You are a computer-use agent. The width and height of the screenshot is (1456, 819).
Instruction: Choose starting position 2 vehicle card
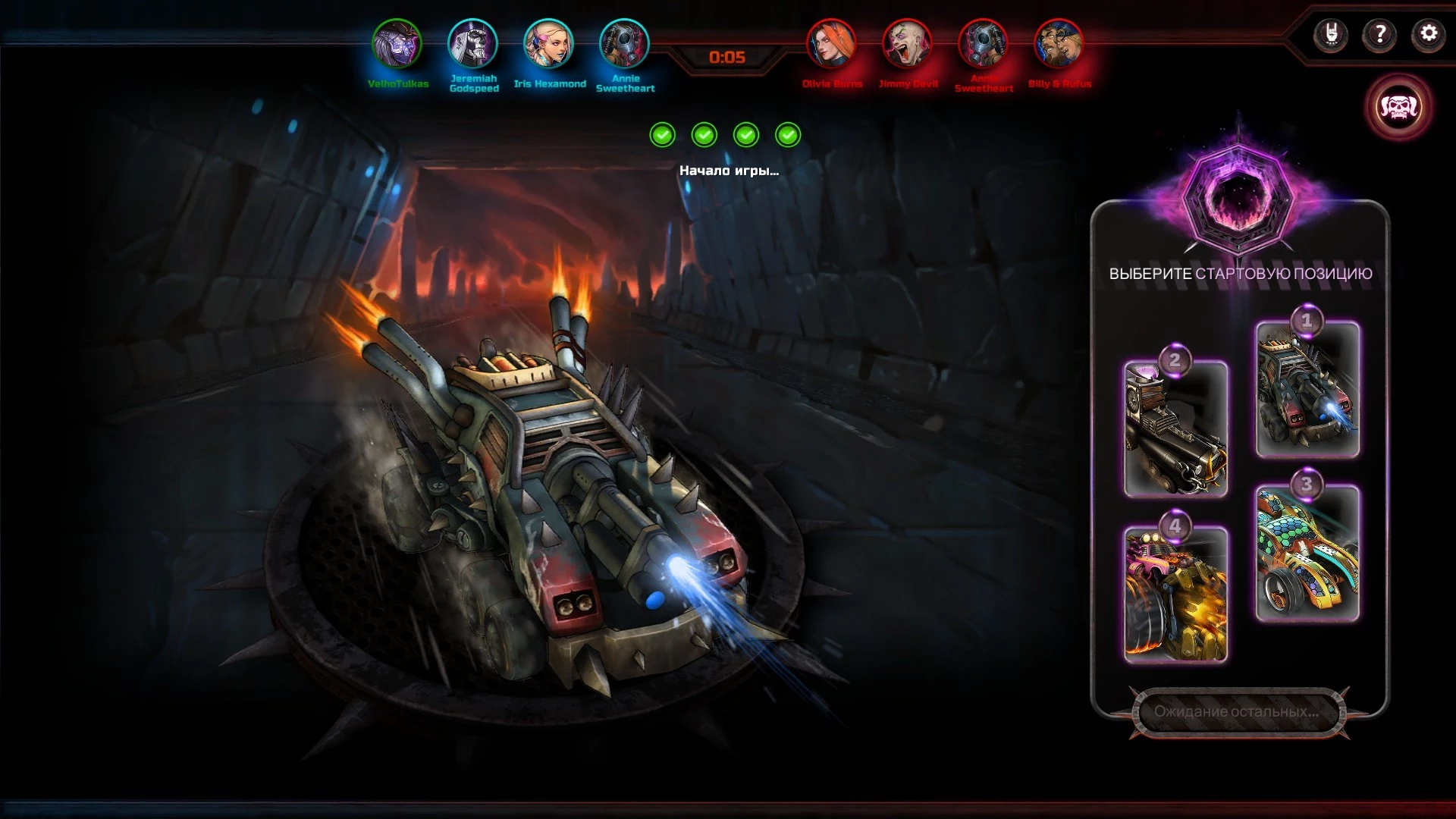click(1175, 429)
